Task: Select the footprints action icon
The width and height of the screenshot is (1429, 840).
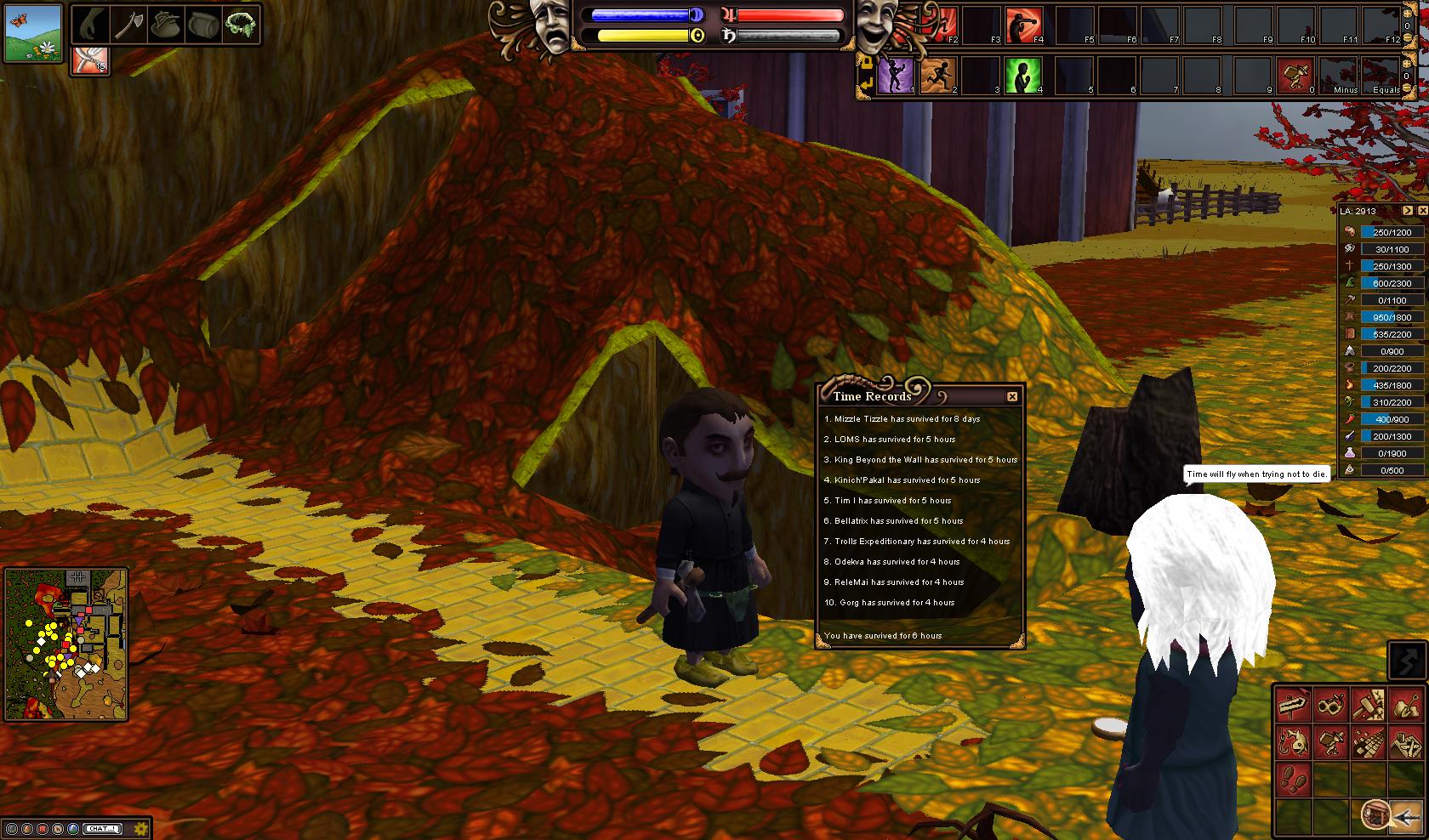Action: (x=1293, y=778)
